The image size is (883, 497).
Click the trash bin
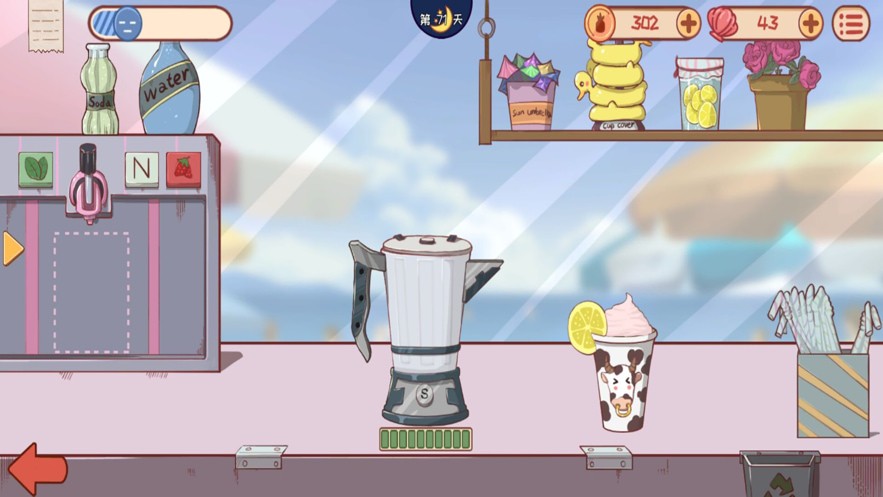coord(779,474)
